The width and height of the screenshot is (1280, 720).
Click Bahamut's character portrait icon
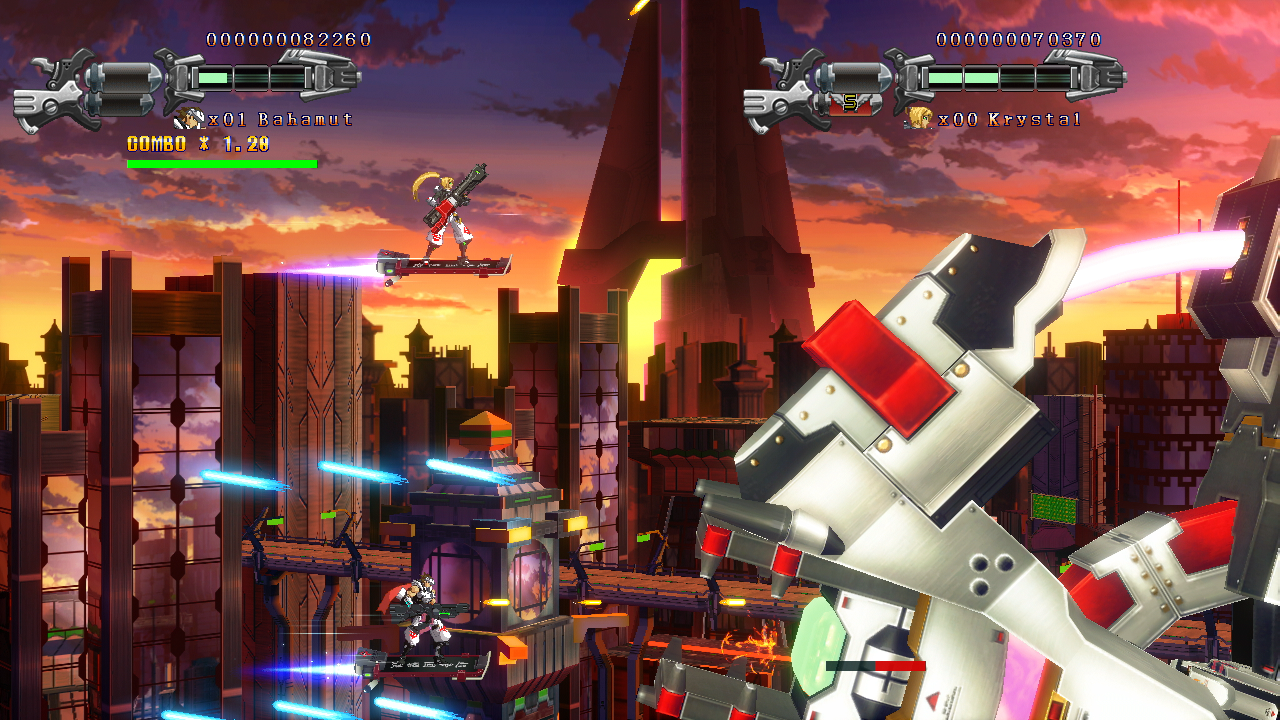[x=189, y=119]
